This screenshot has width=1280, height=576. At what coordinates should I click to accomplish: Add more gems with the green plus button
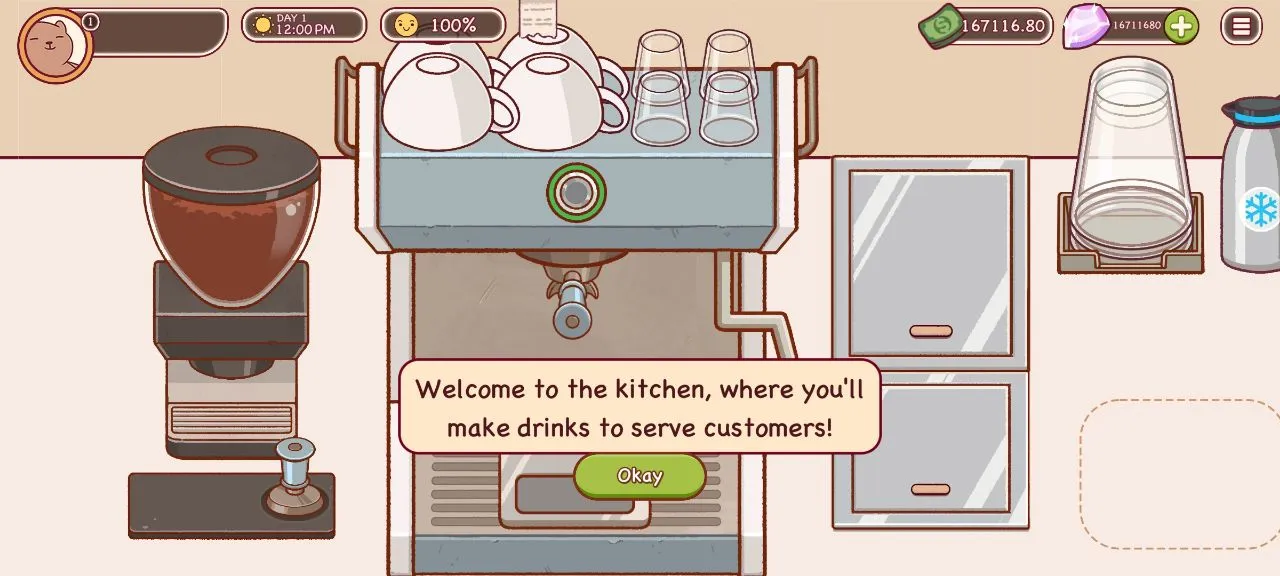(x=1181, y=26)
